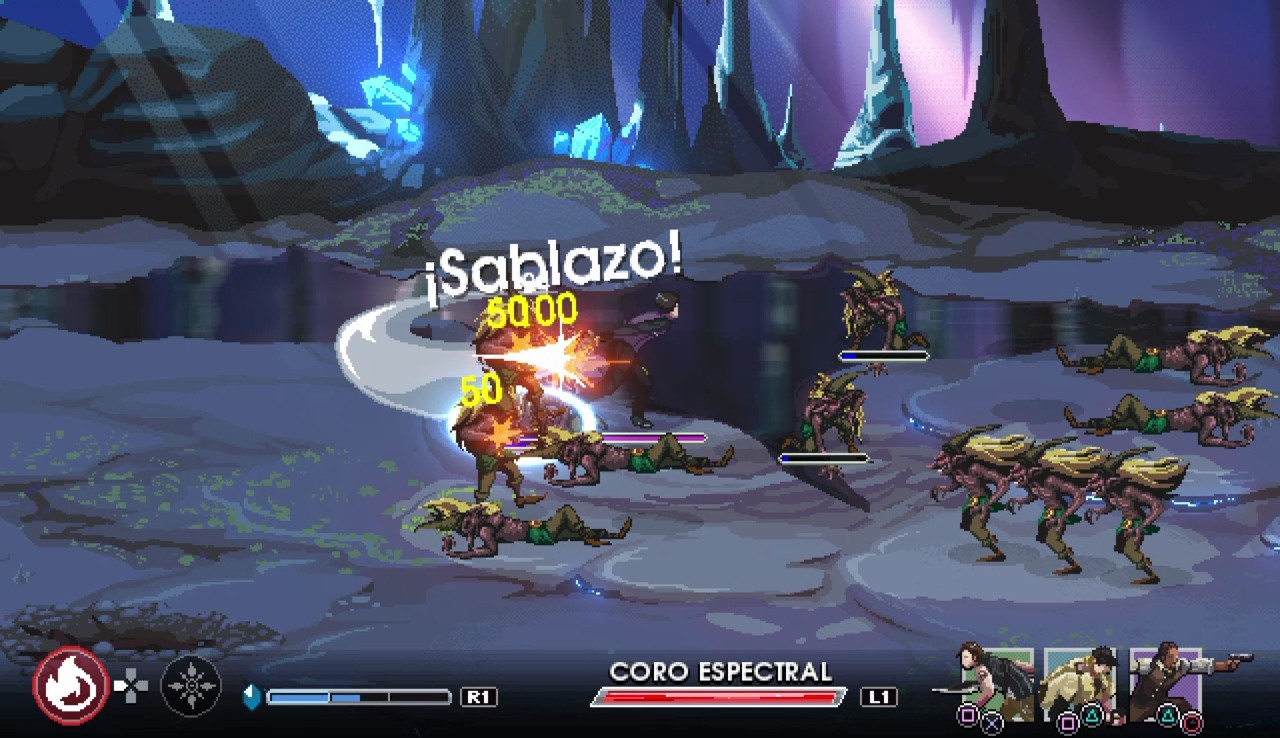Choose the sword-wielding woman's portrait
Viewport: 1280px width, 738px height.
994,682
